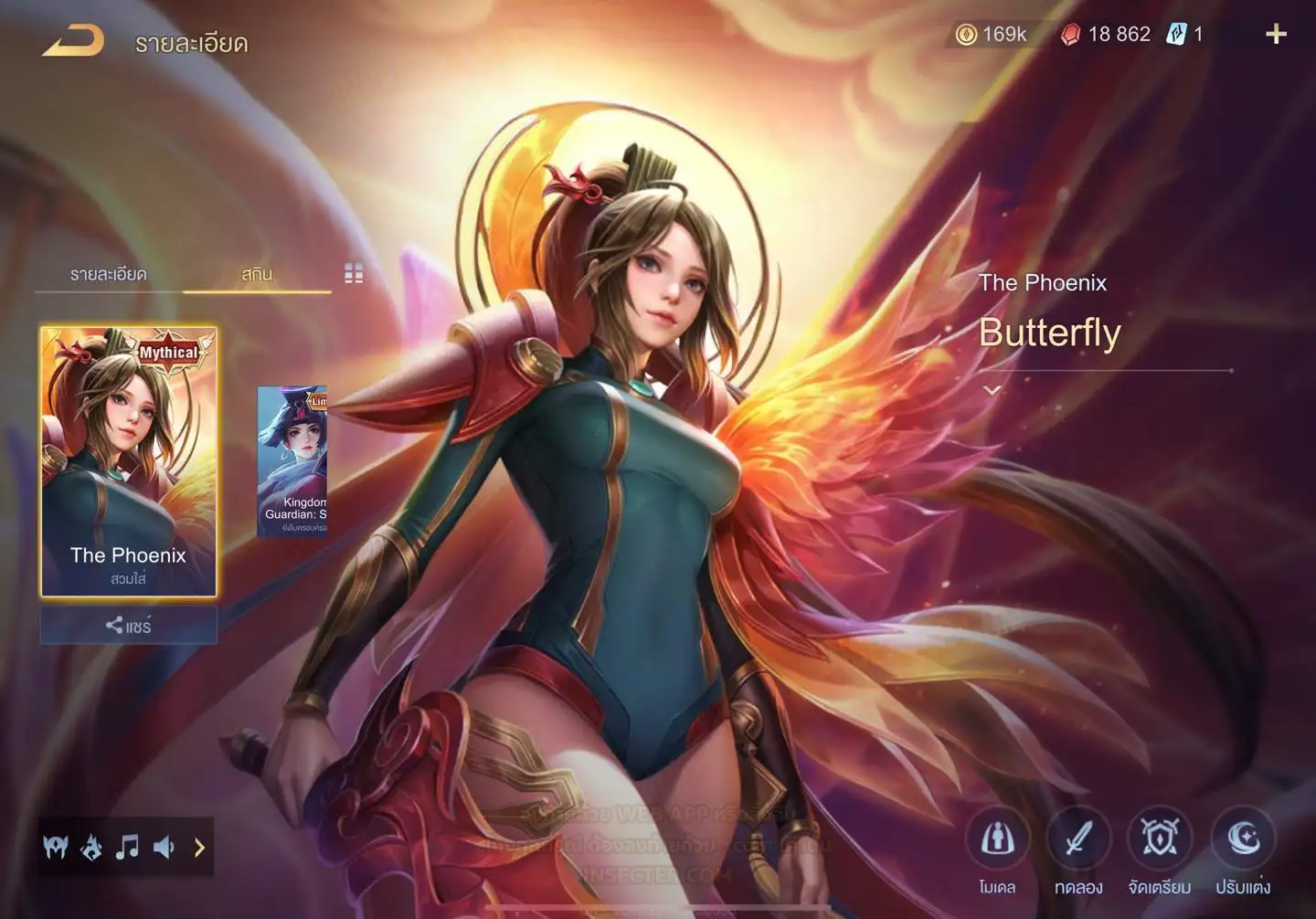1316x919 pixels.
Task: Choose the Kingdom Guardian skin card
Action: click(x=292, y=461)
